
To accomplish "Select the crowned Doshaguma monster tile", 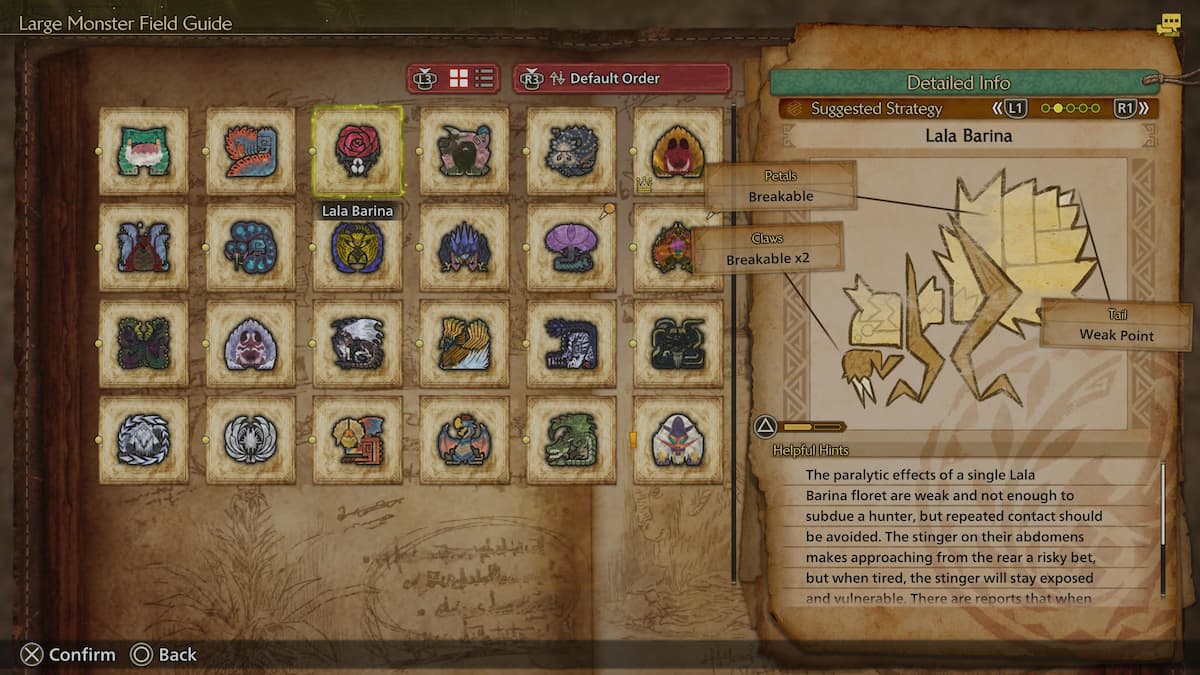I will [x=678, y=151].
